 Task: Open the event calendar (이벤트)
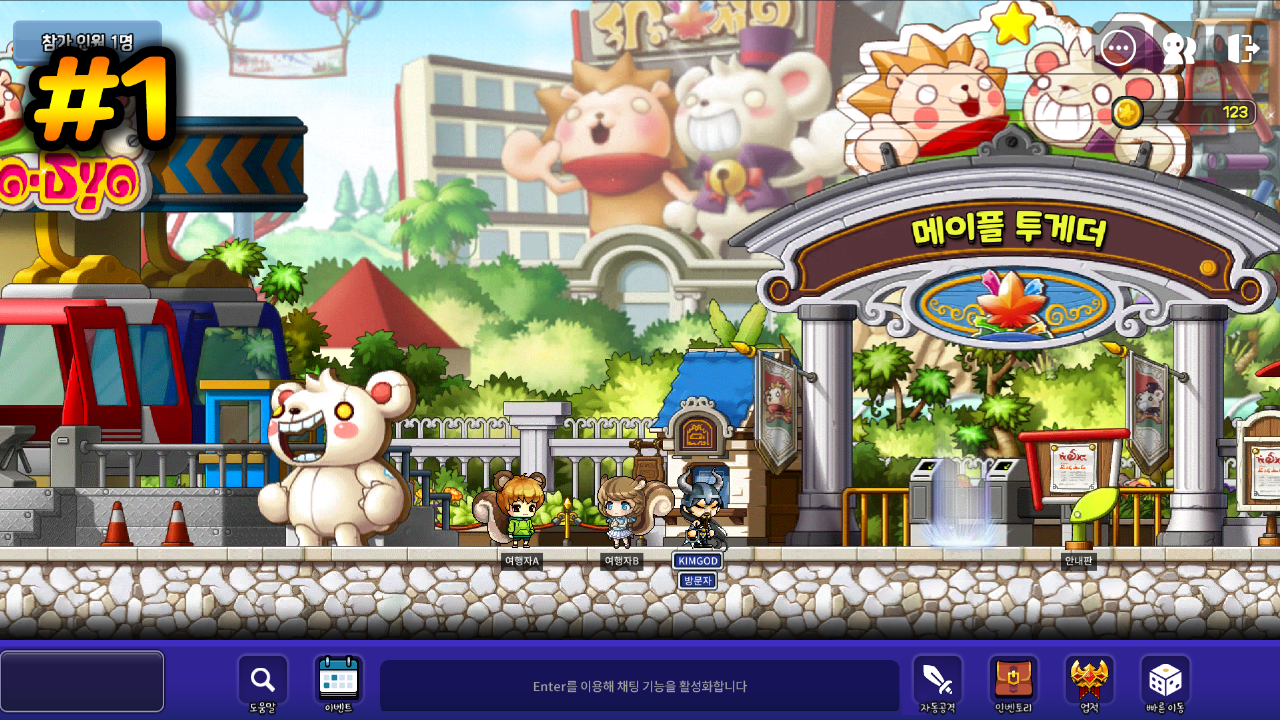[338, 681]
